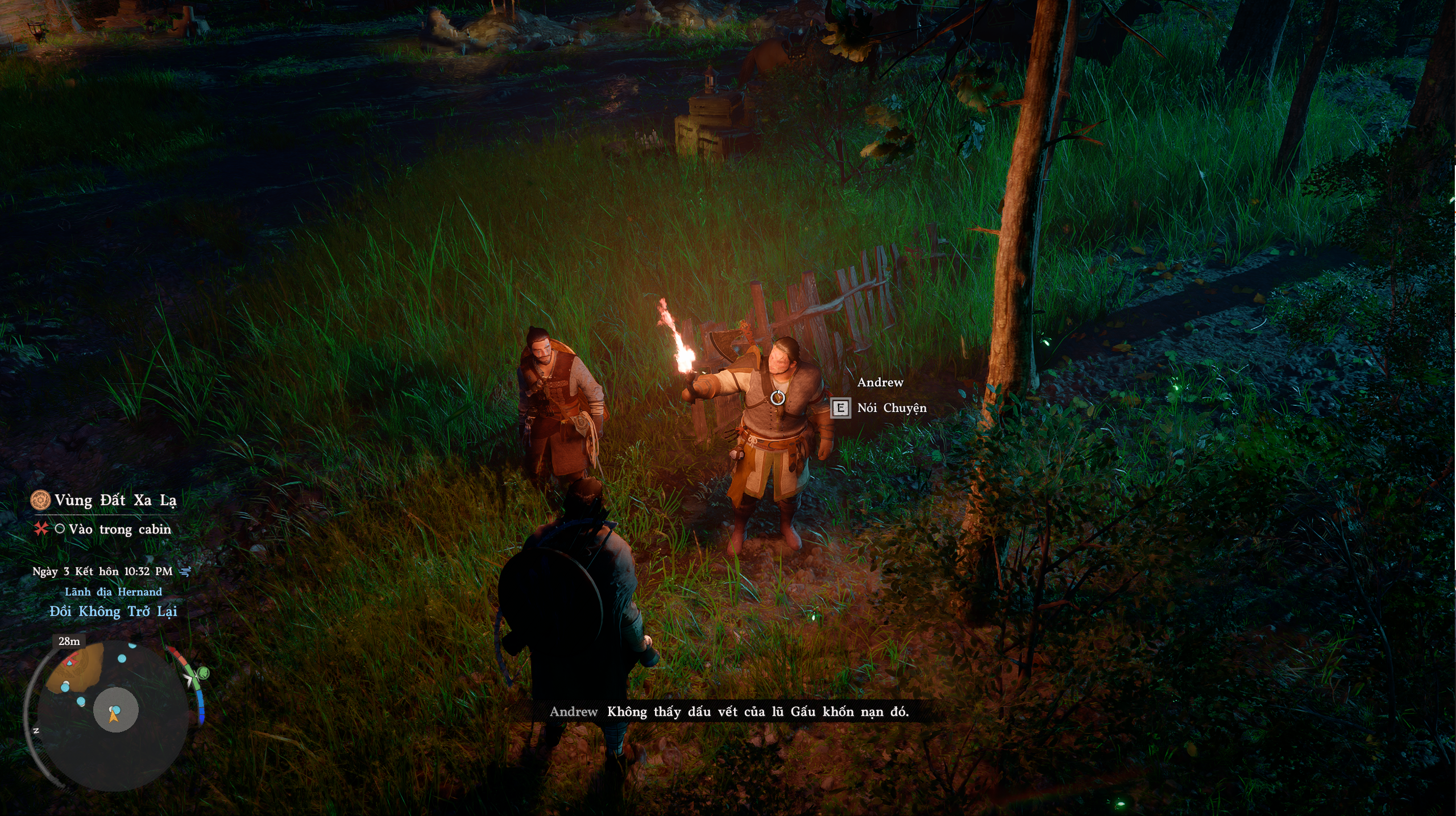Image resolution: width=1456 pixels, height=816 pixels.
Task: Click the orange player arrow on the minimap
Action: [114, 716]
